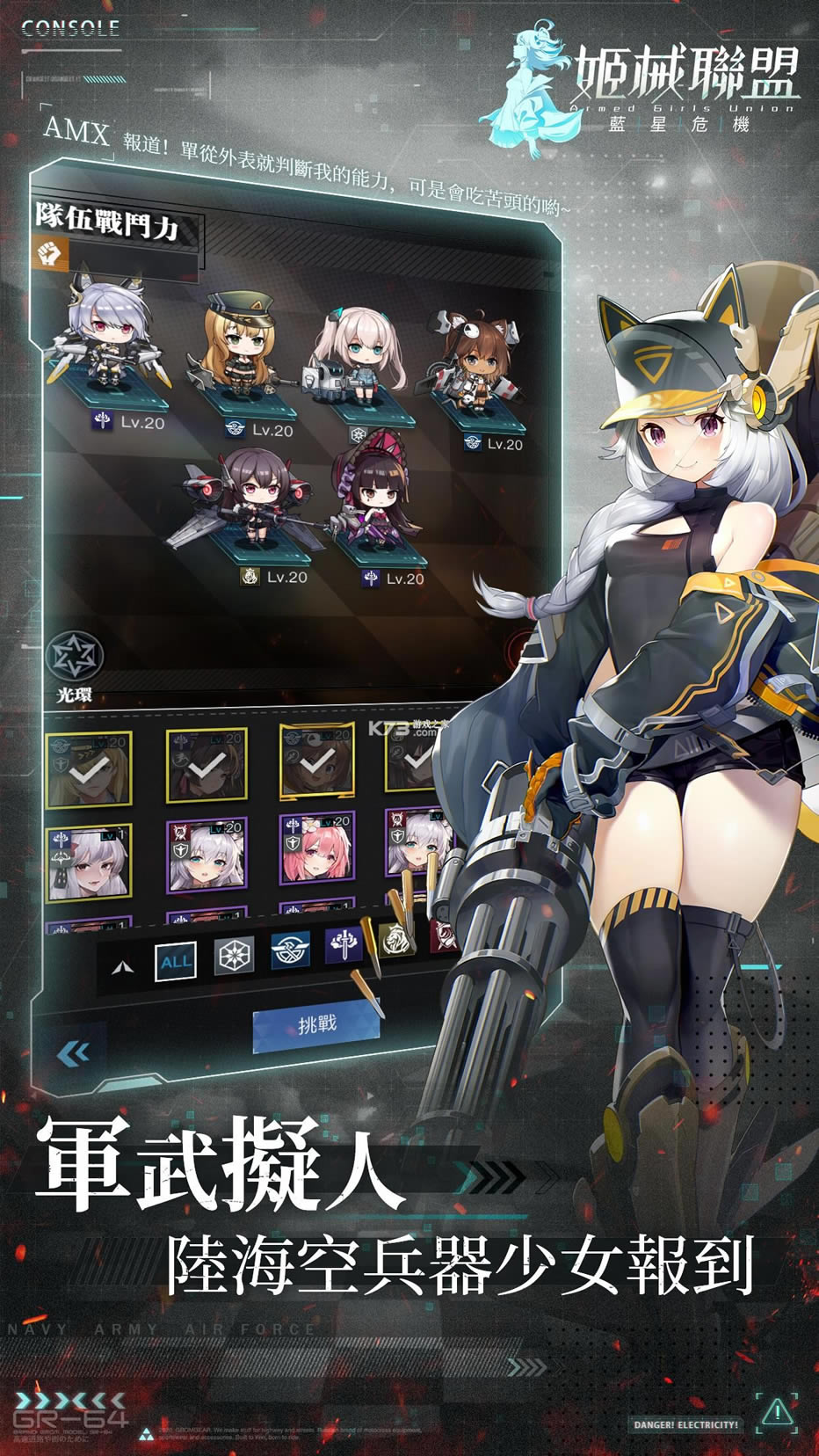Filter by the blue winged faction emblem
The image size is (819, 1456).
click(x=290, y=952)
